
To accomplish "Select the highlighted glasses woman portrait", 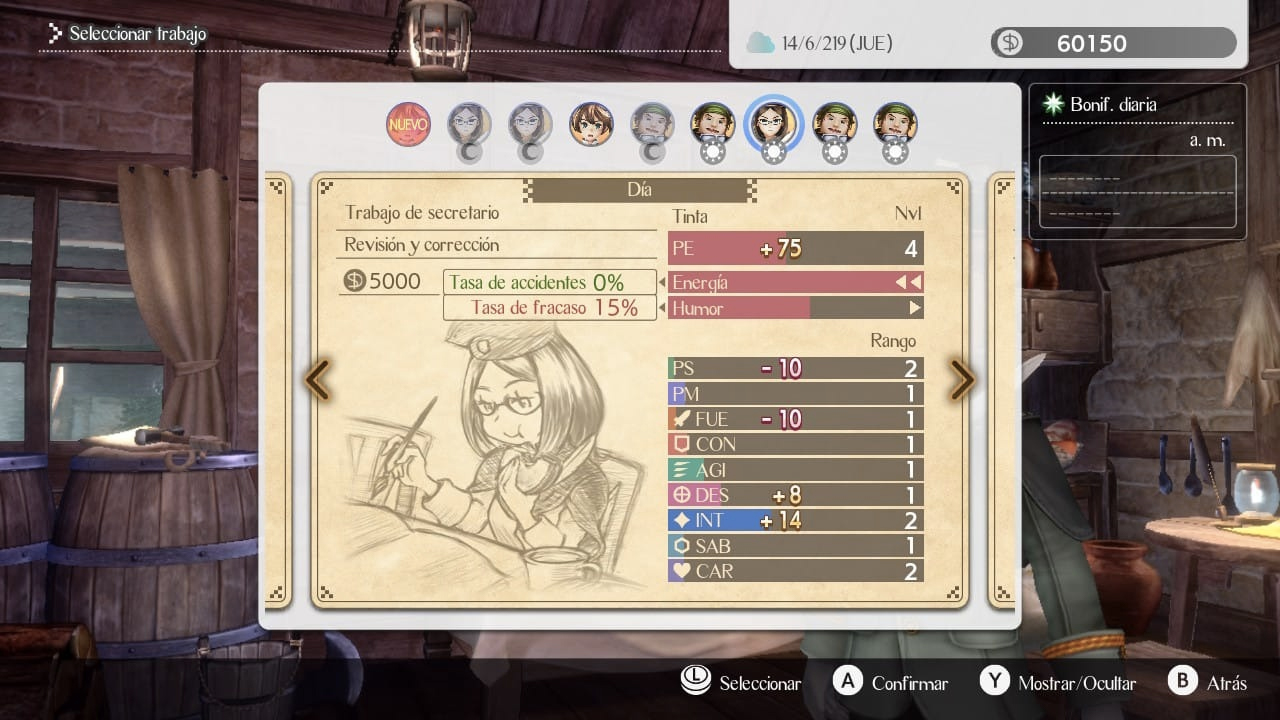I will (x=773, y=124).
